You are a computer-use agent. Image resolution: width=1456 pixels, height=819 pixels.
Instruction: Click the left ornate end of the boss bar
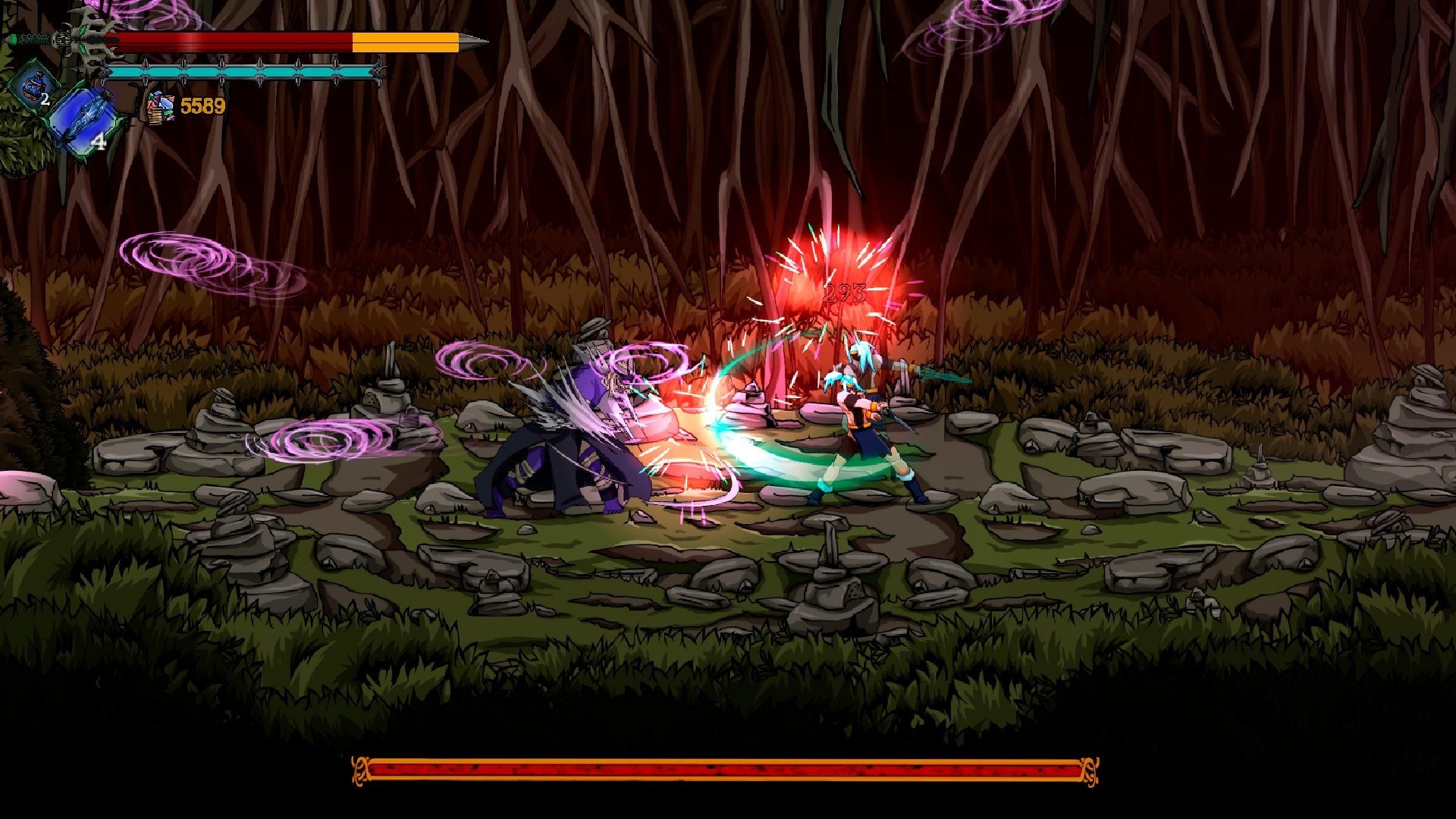point(360,769)
